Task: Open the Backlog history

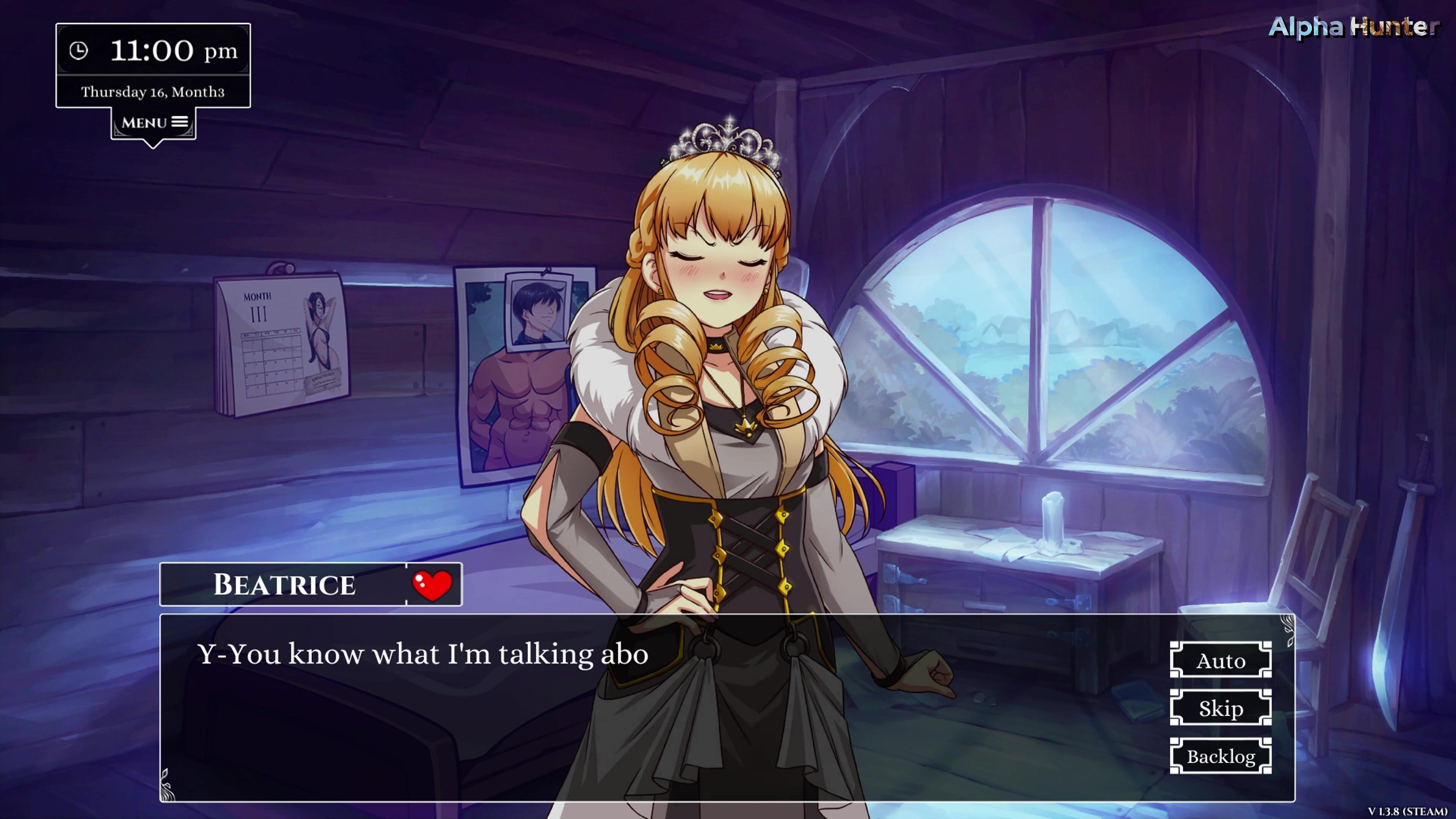Action: click(1220, 756)
